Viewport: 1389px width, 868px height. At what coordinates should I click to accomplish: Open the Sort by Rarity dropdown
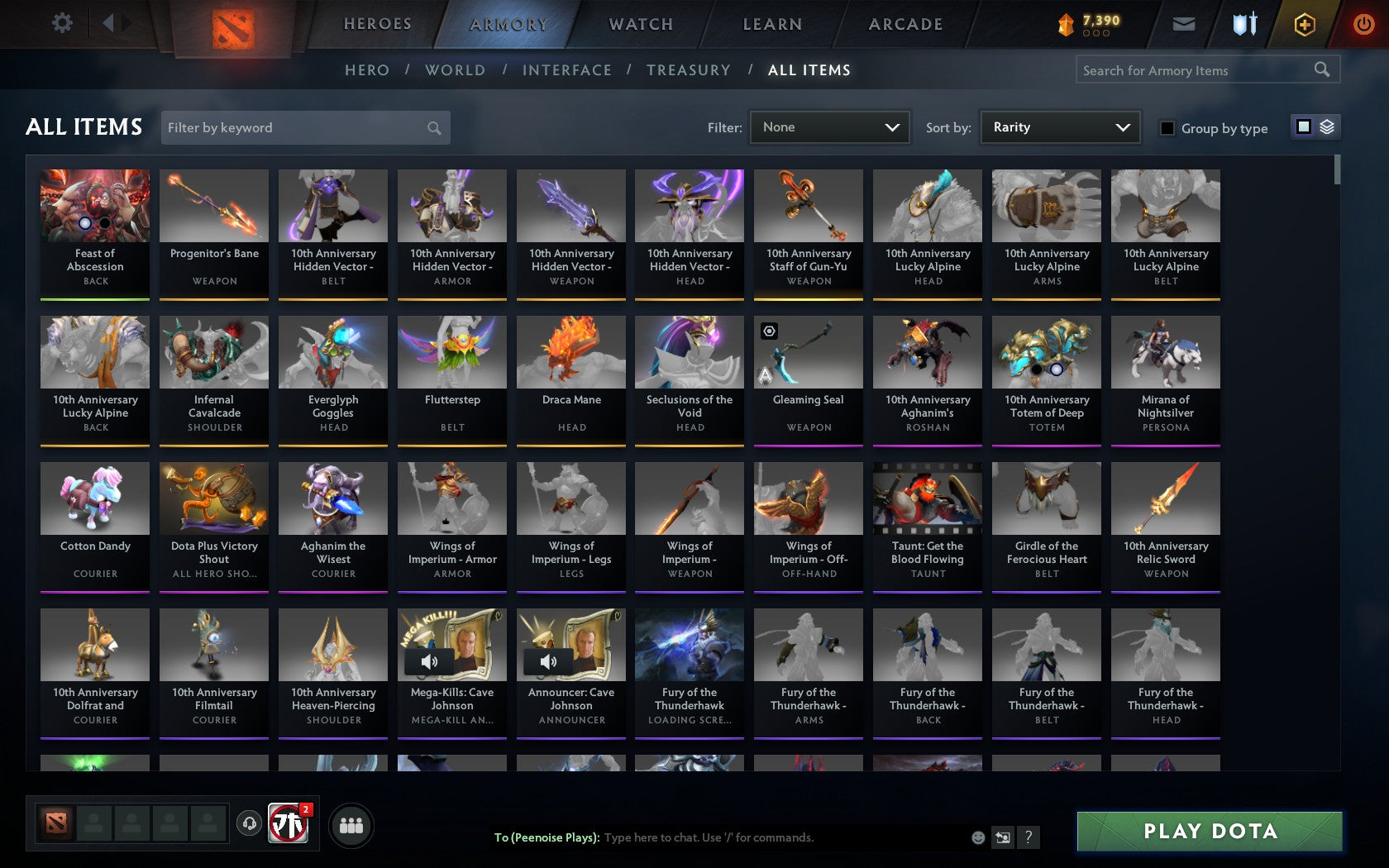click(x=1059, y=127)
